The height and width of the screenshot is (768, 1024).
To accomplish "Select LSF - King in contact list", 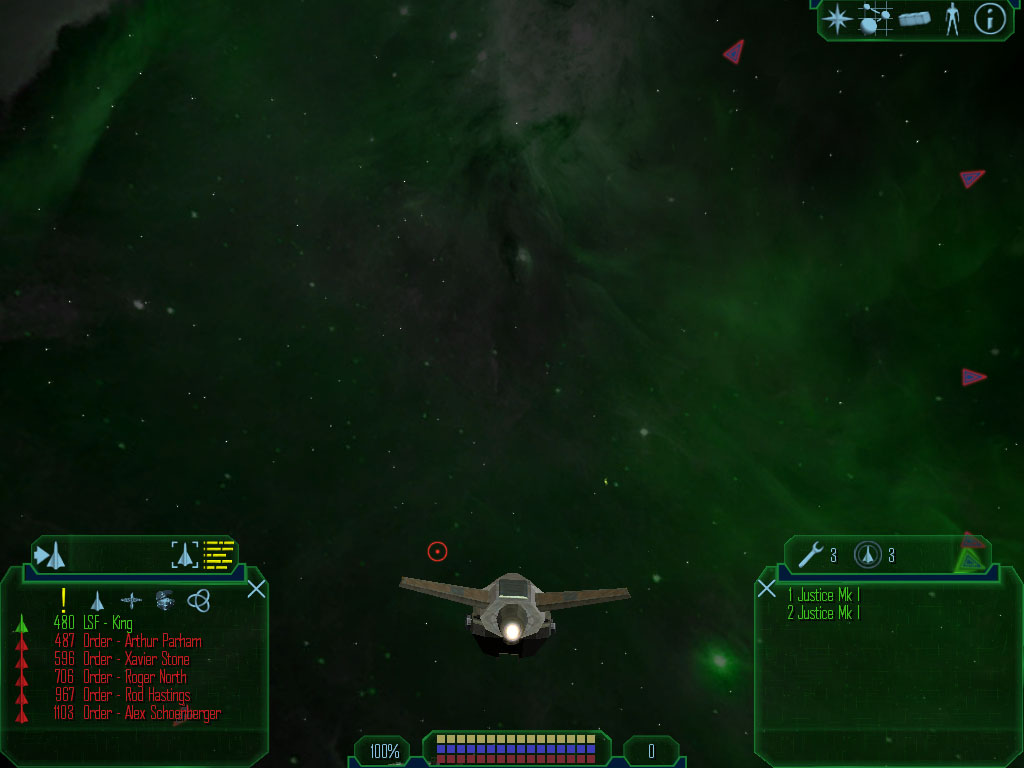I will pos(107,624).
